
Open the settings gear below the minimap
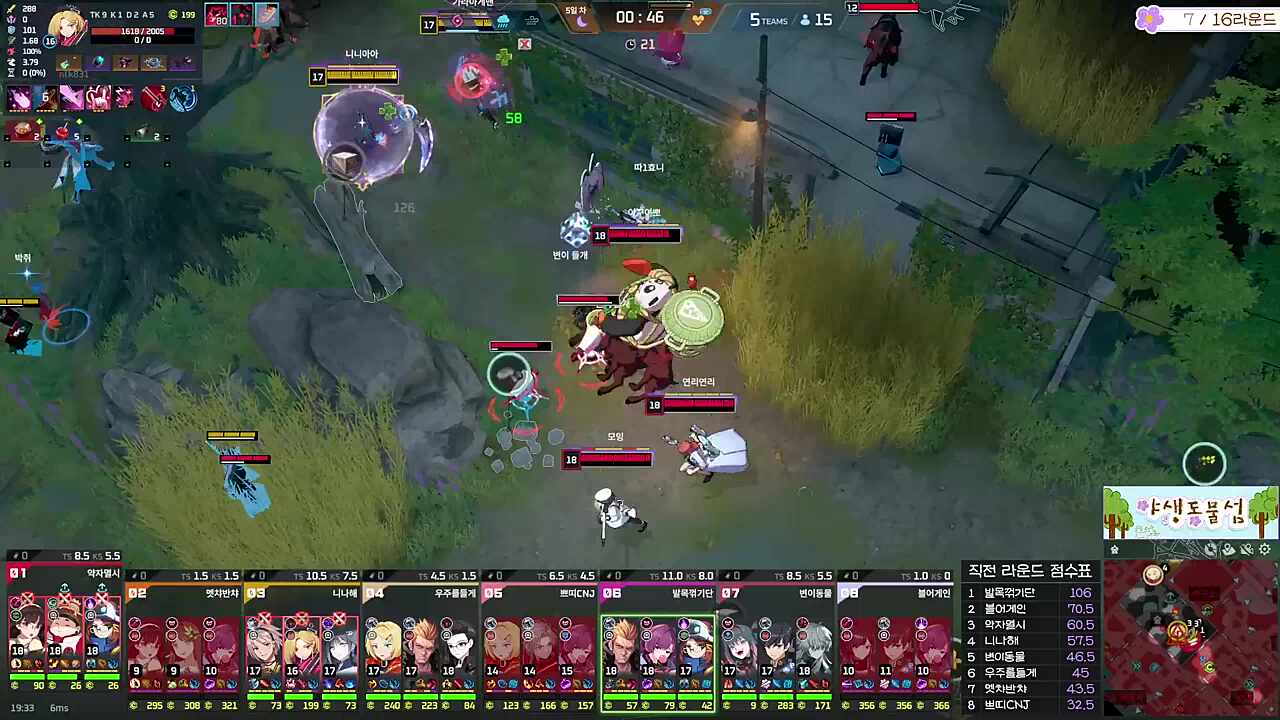coord(1264,548)
